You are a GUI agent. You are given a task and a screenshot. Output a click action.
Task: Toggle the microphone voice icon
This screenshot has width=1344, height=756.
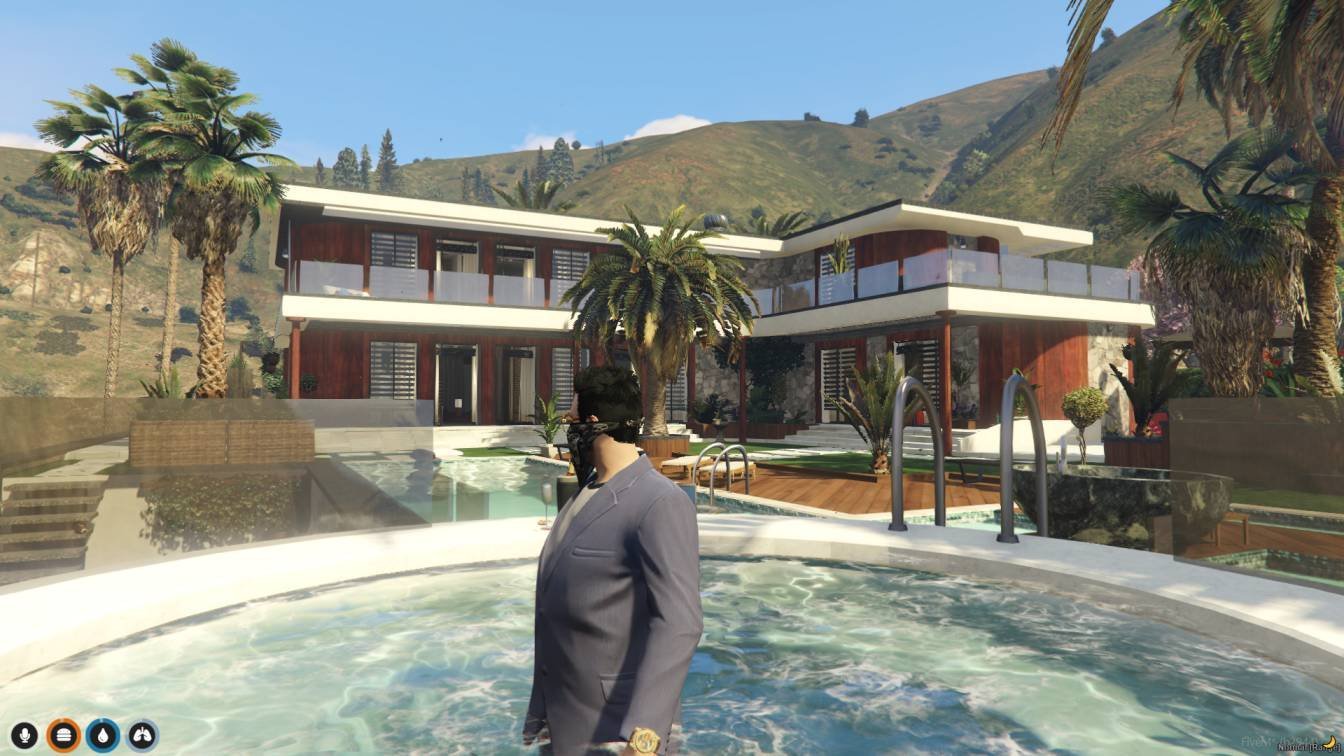tap(24, 735)
